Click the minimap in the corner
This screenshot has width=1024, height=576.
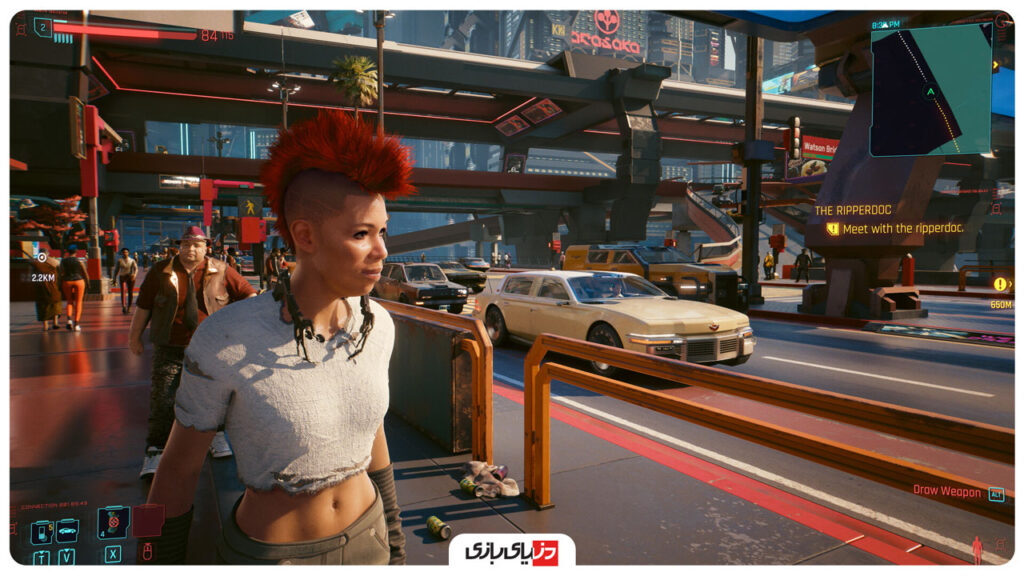[930, 90]
